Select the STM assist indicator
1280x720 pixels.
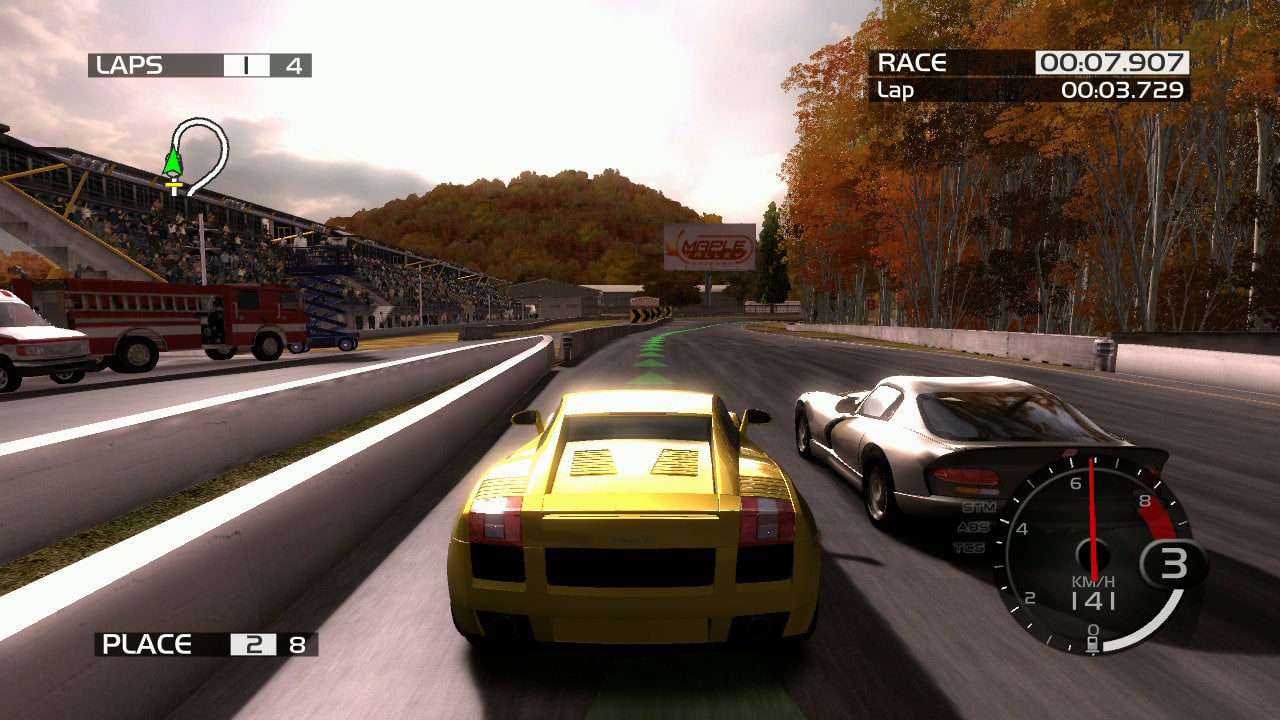click(x=978, y=507)
